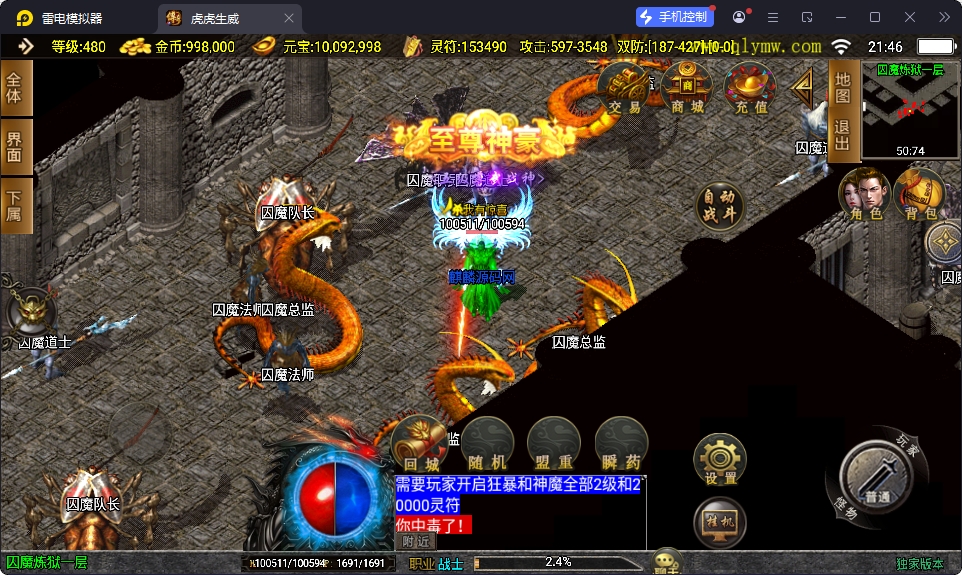Toggle 自动战斗 auto battle
Screen dimensions: 962x575
[720, 205]
